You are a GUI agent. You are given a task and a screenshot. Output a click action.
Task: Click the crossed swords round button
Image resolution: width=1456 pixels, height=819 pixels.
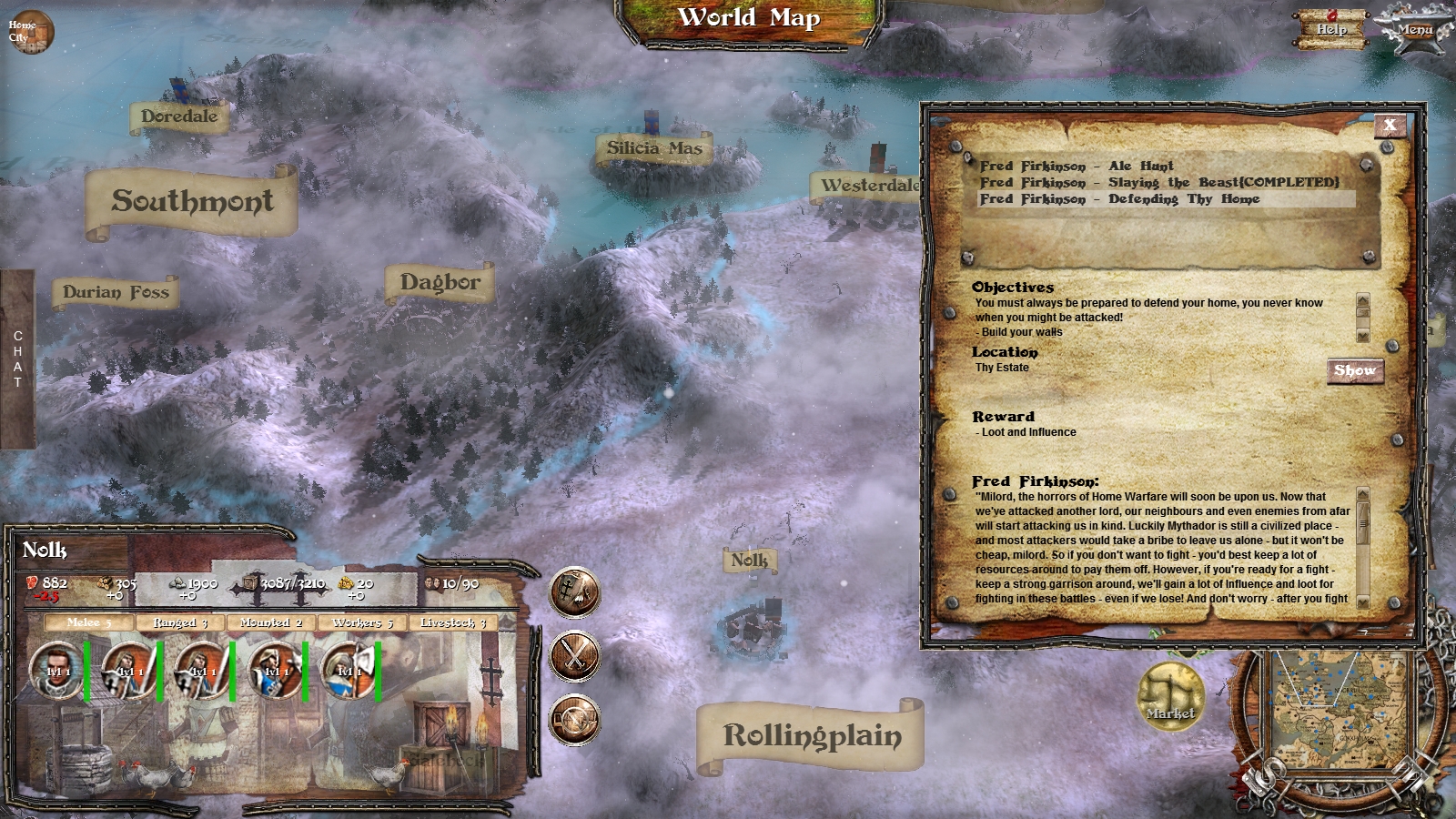pyautogui.click(x=574, y=655)
